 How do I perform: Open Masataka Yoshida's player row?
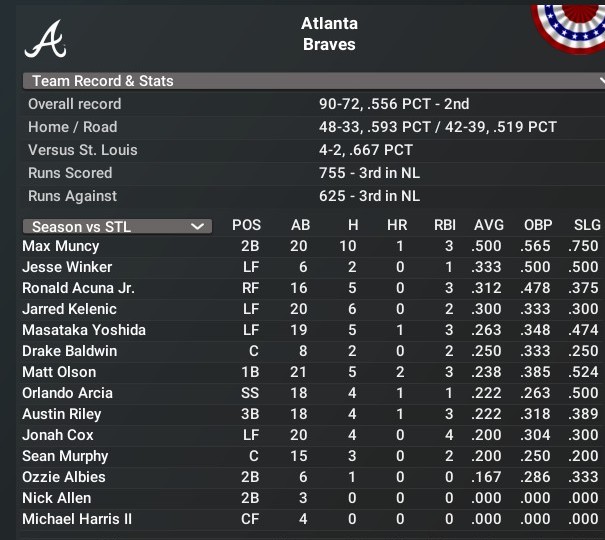tap(84, 330)
